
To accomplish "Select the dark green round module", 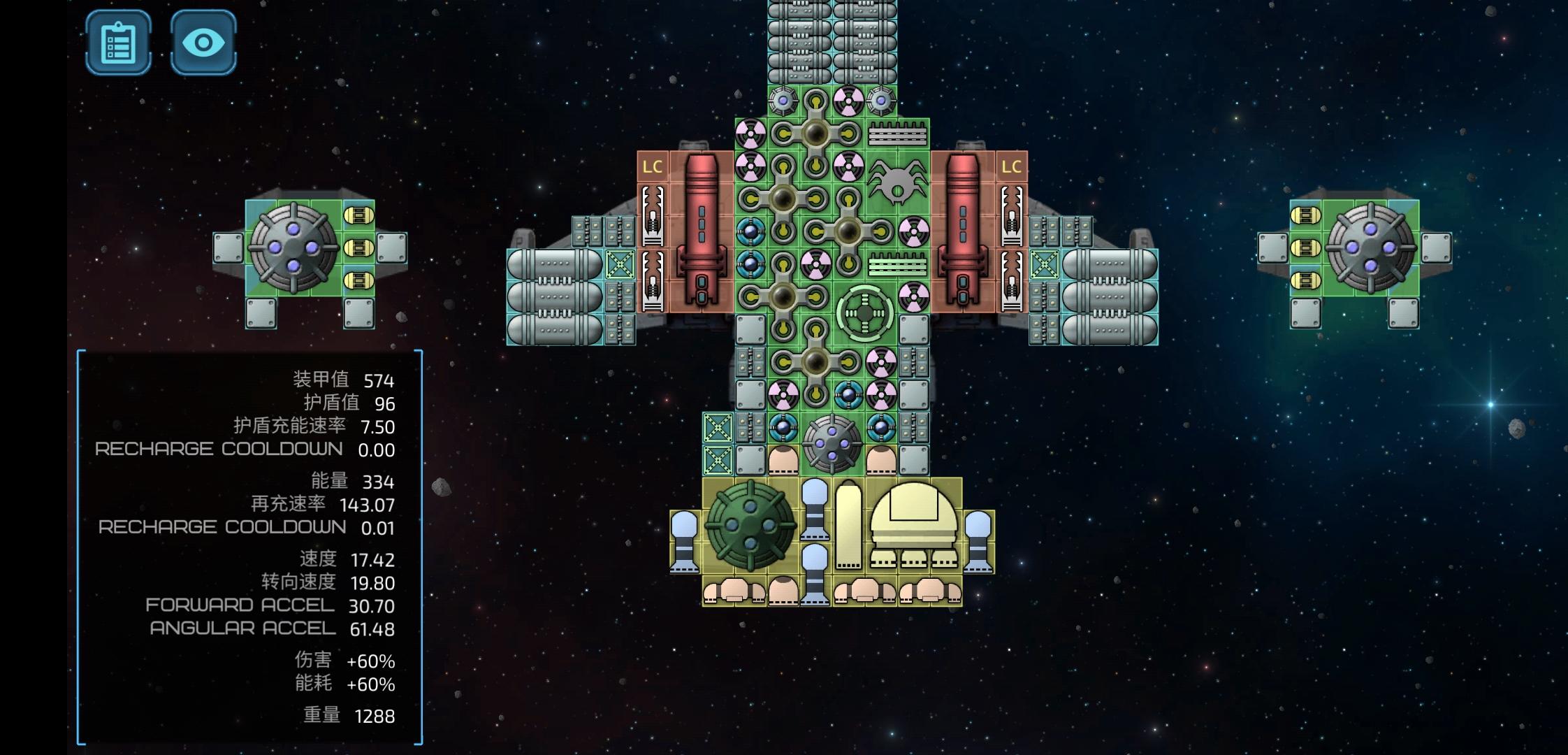I will click(750, 525).
